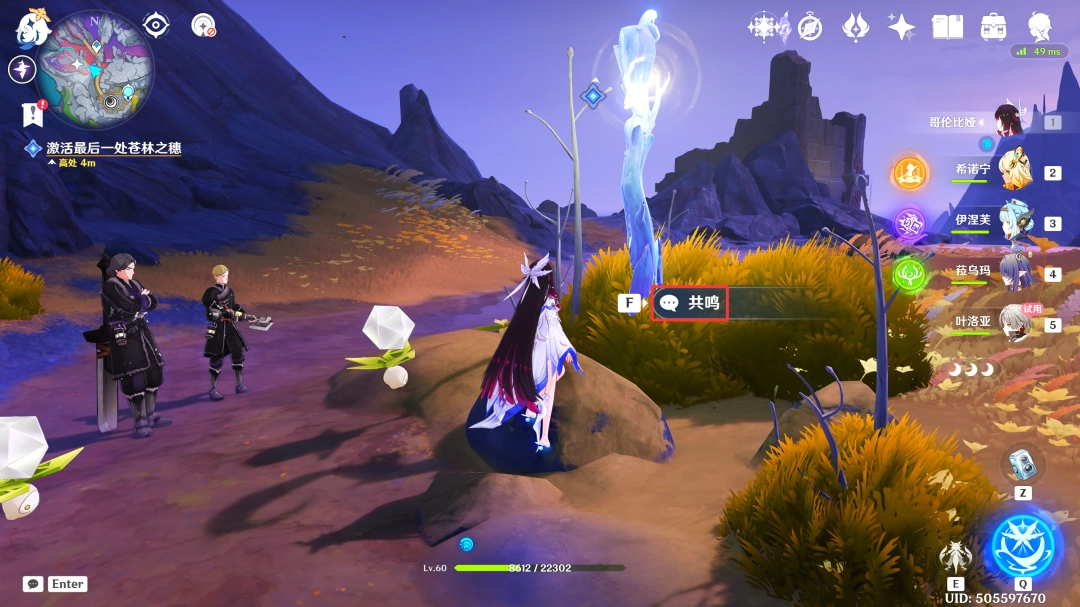Use the gadget camera icon
The image size is (1080, 607).
pos(1022,462)
